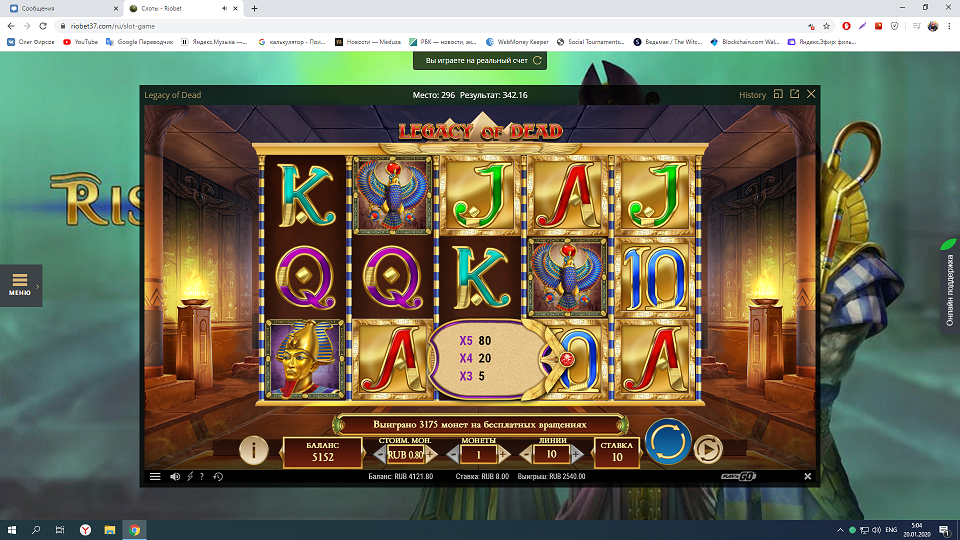The height and width of the screenshot is (540, 960).
Task: Open the game in a new window
Action: point(794,94)
